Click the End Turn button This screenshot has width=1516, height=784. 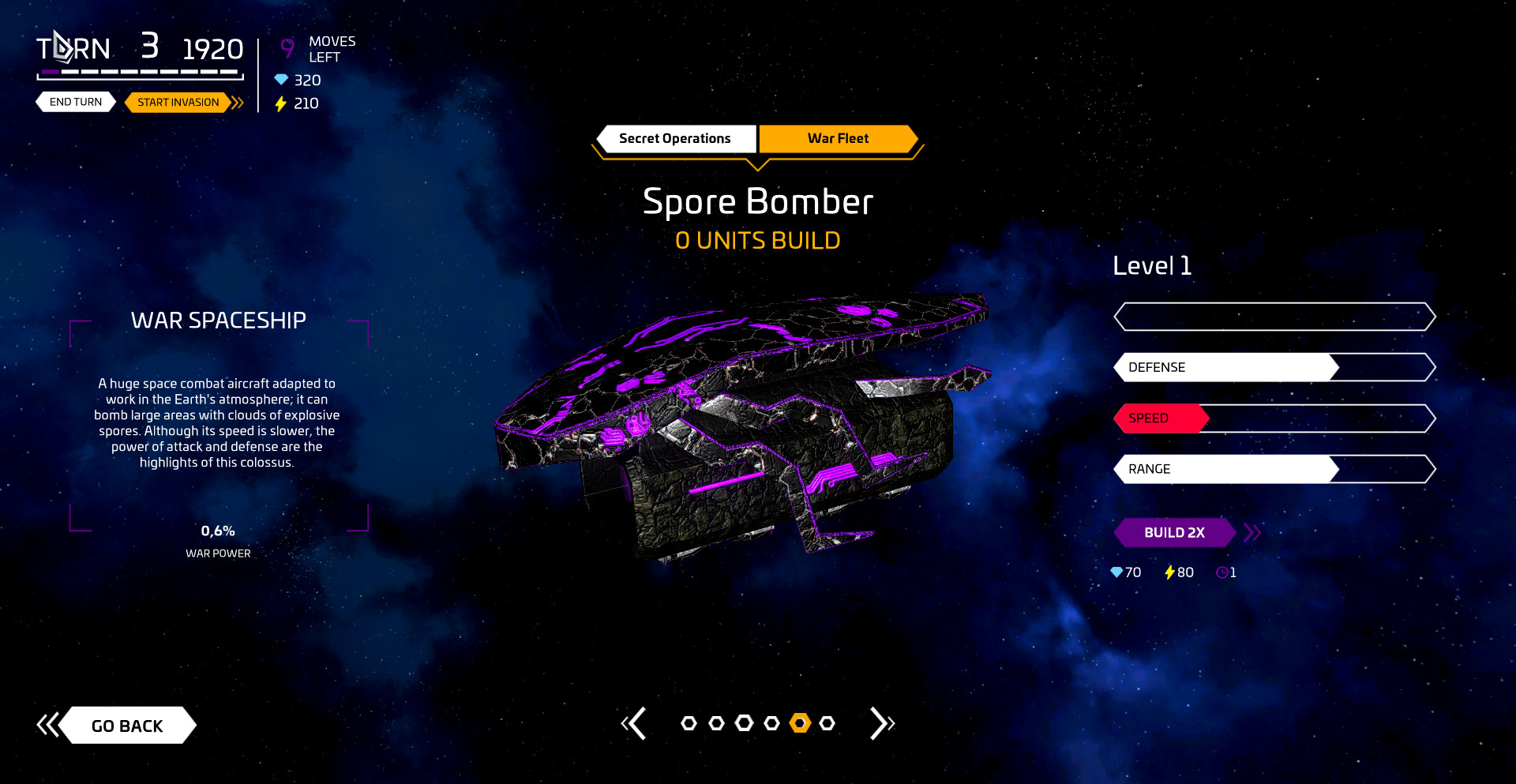pos(75,101)
